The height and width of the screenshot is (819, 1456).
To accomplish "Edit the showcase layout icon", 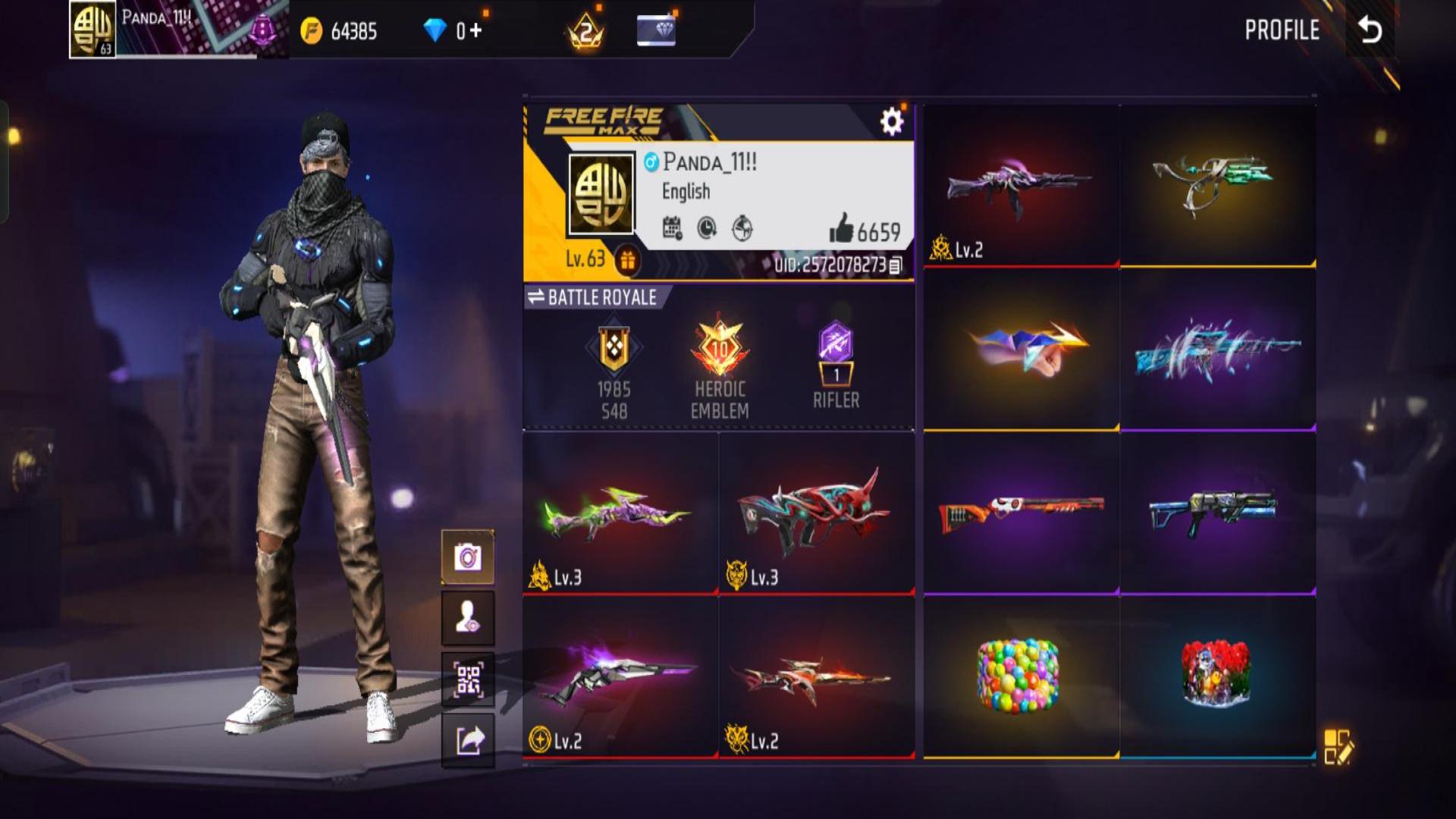I will [1338, 747].
